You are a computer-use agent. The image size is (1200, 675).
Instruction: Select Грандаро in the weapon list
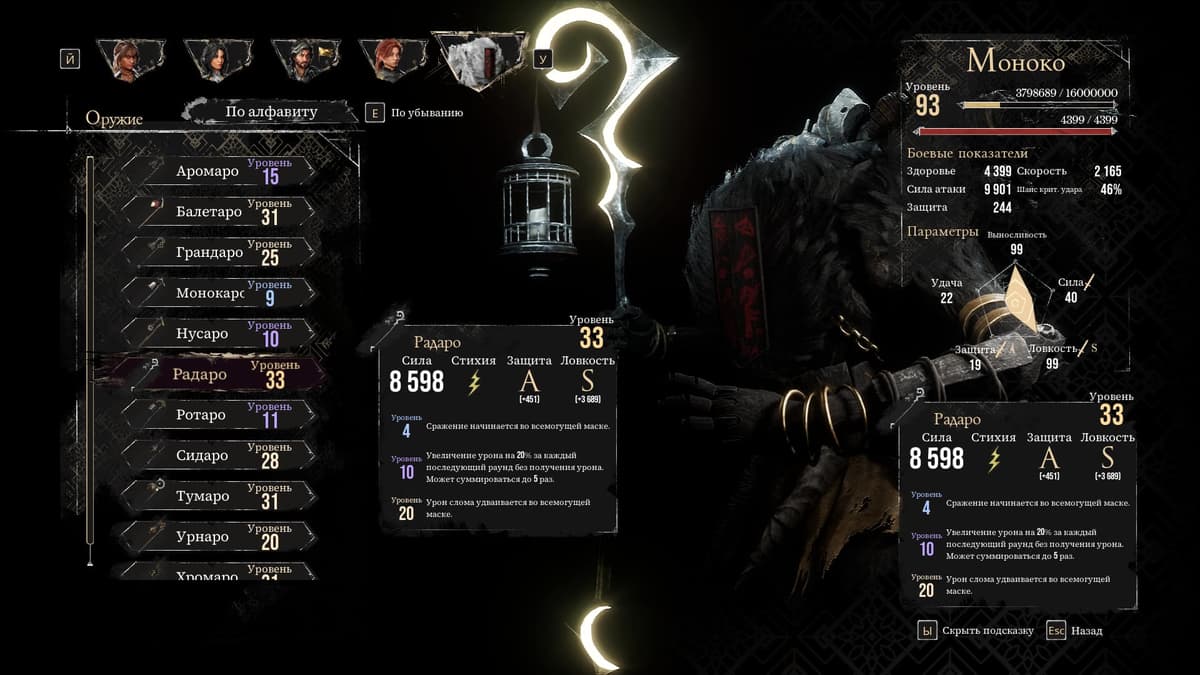coord(215,253)
